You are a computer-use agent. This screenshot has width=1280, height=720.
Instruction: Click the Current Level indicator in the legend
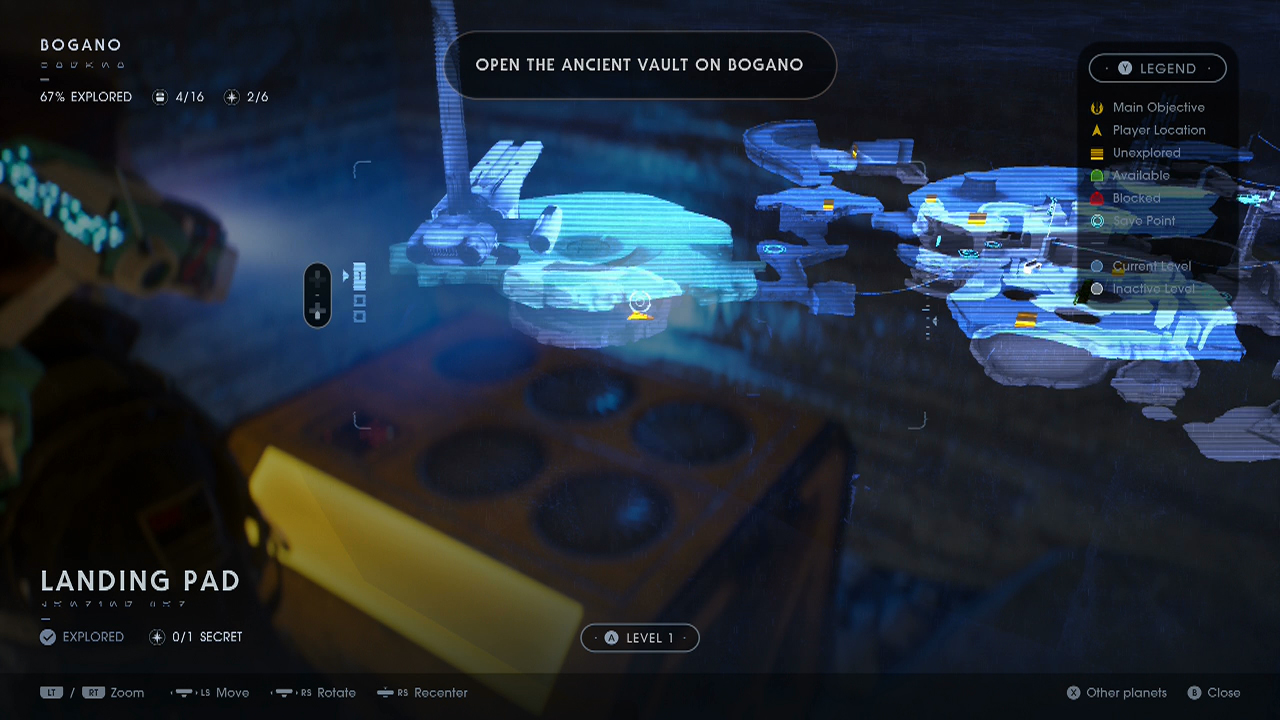[x=1098, y=266]
